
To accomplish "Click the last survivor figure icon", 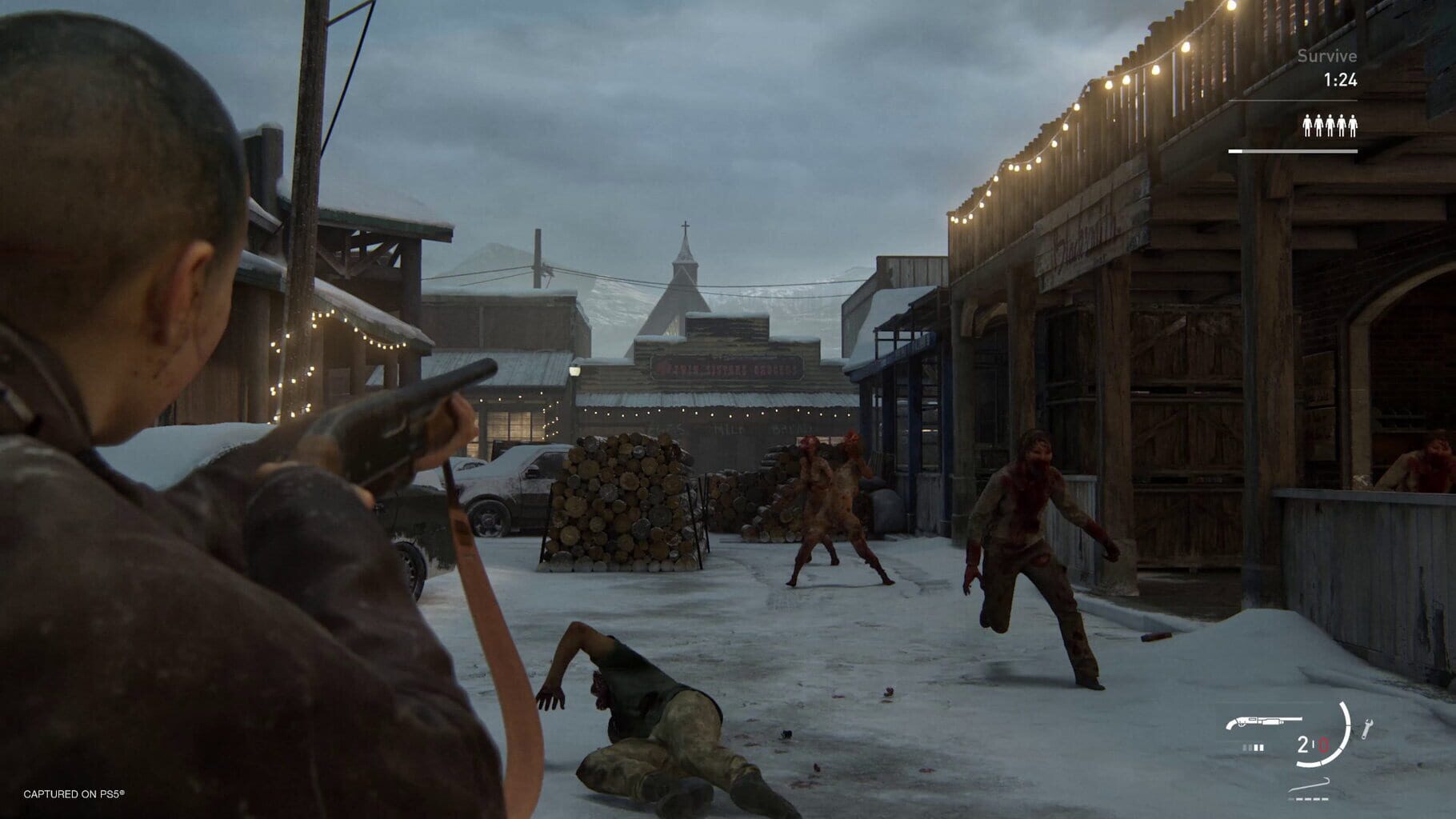I will [x=1353, y=126].
